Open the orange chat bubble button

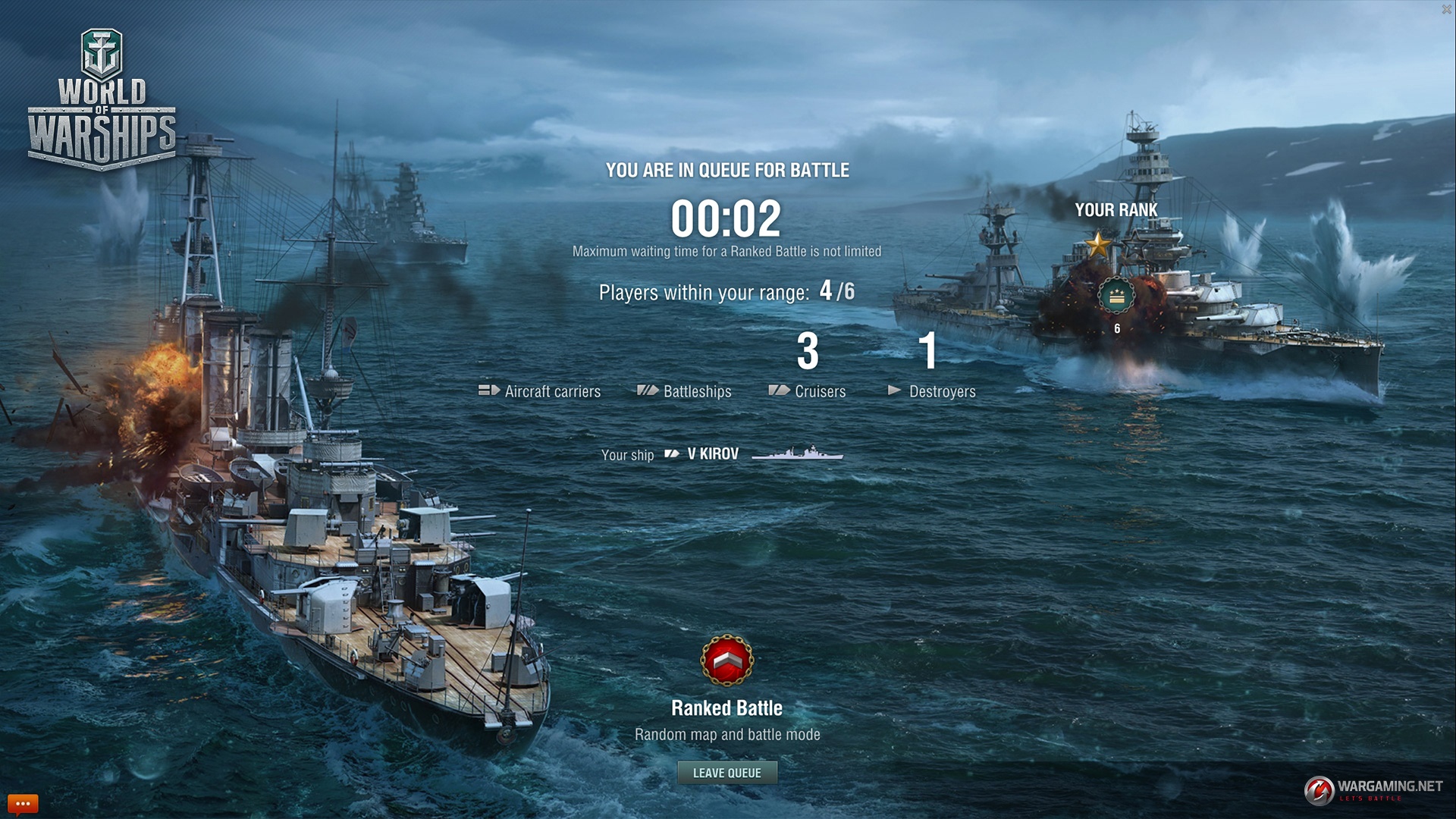coord(22,803)
